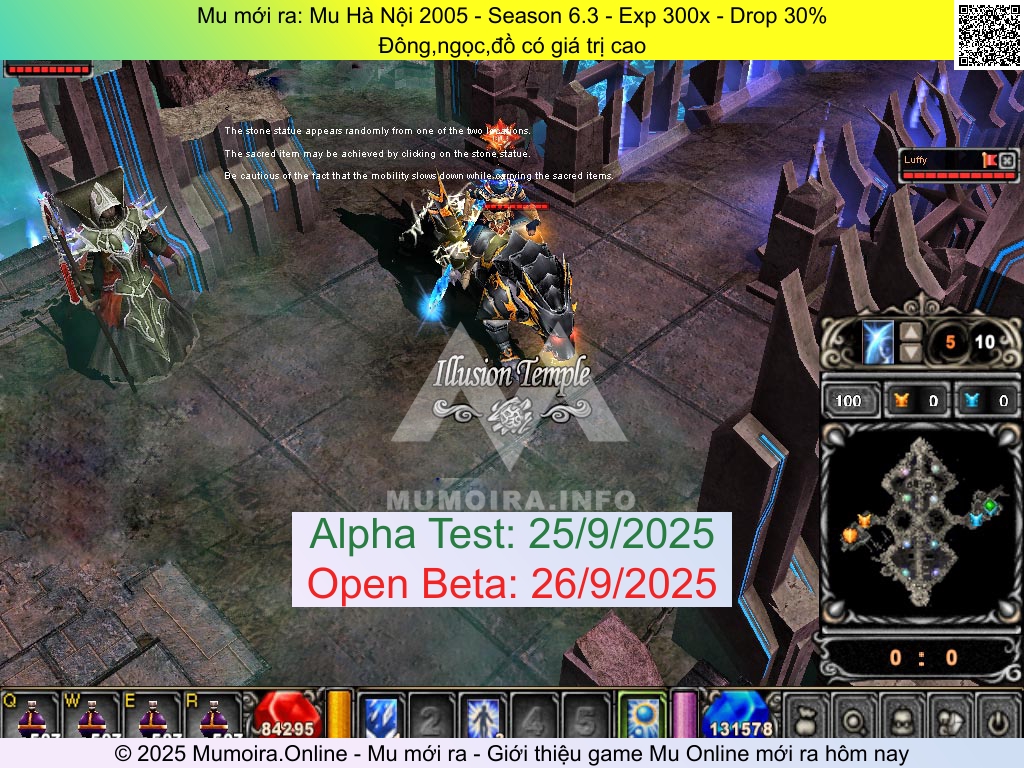The height and width of the screenshot is (768, 1024).
Task: Open the inventory bag button
Action: [806, 717]
